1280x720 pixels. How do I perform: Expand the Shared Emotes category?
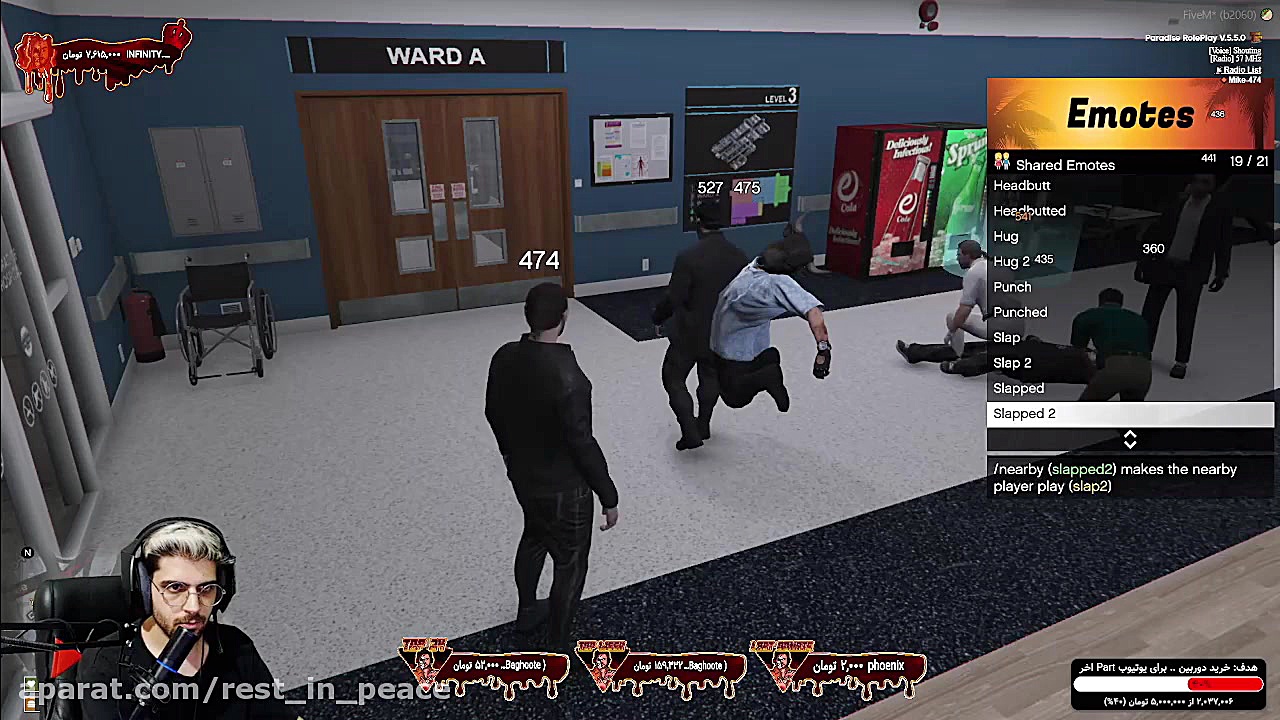pos(1064,164)
